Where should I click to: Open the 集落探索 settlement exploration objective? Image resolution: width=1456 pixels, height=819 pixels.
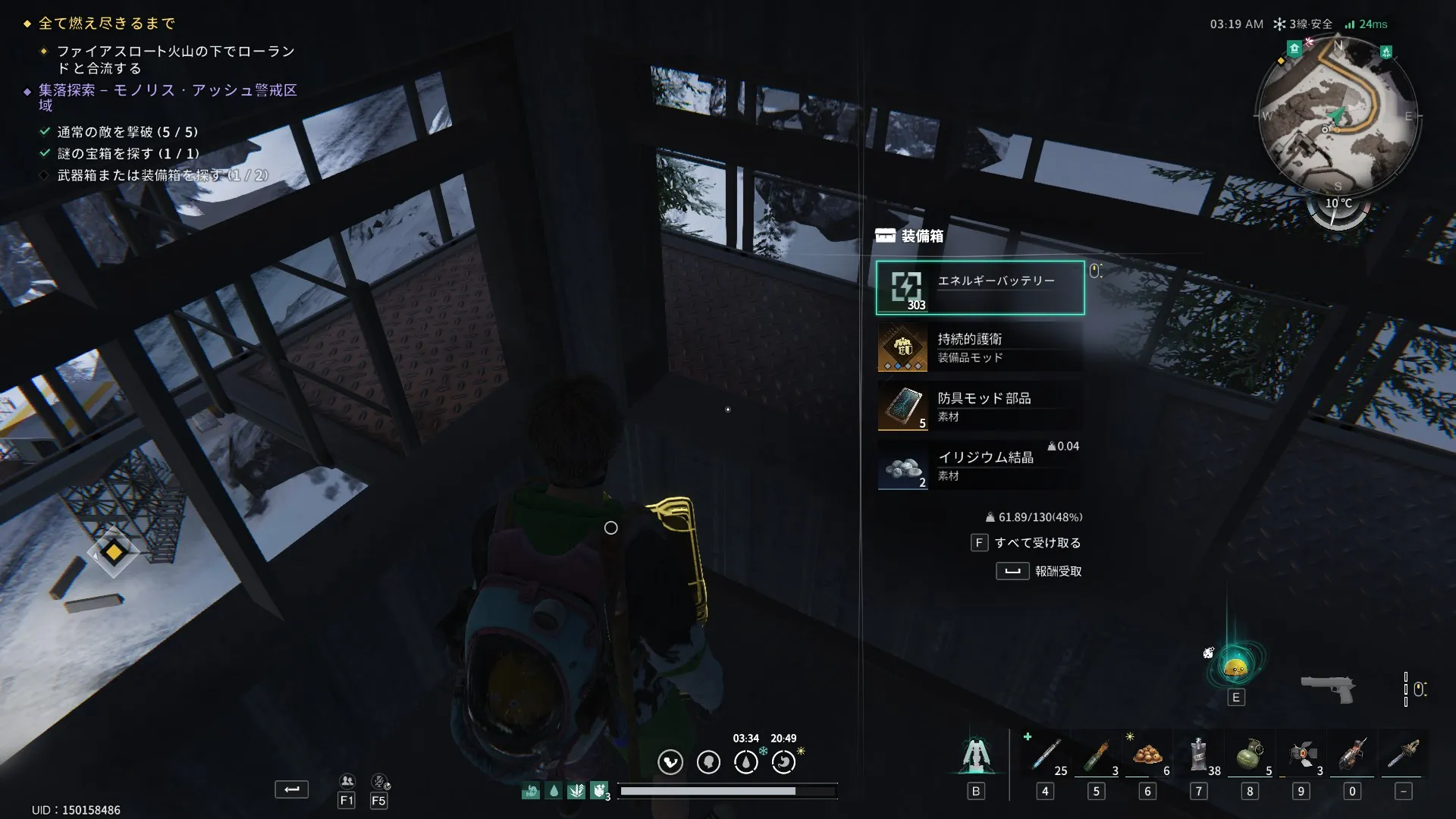(168, 90)
